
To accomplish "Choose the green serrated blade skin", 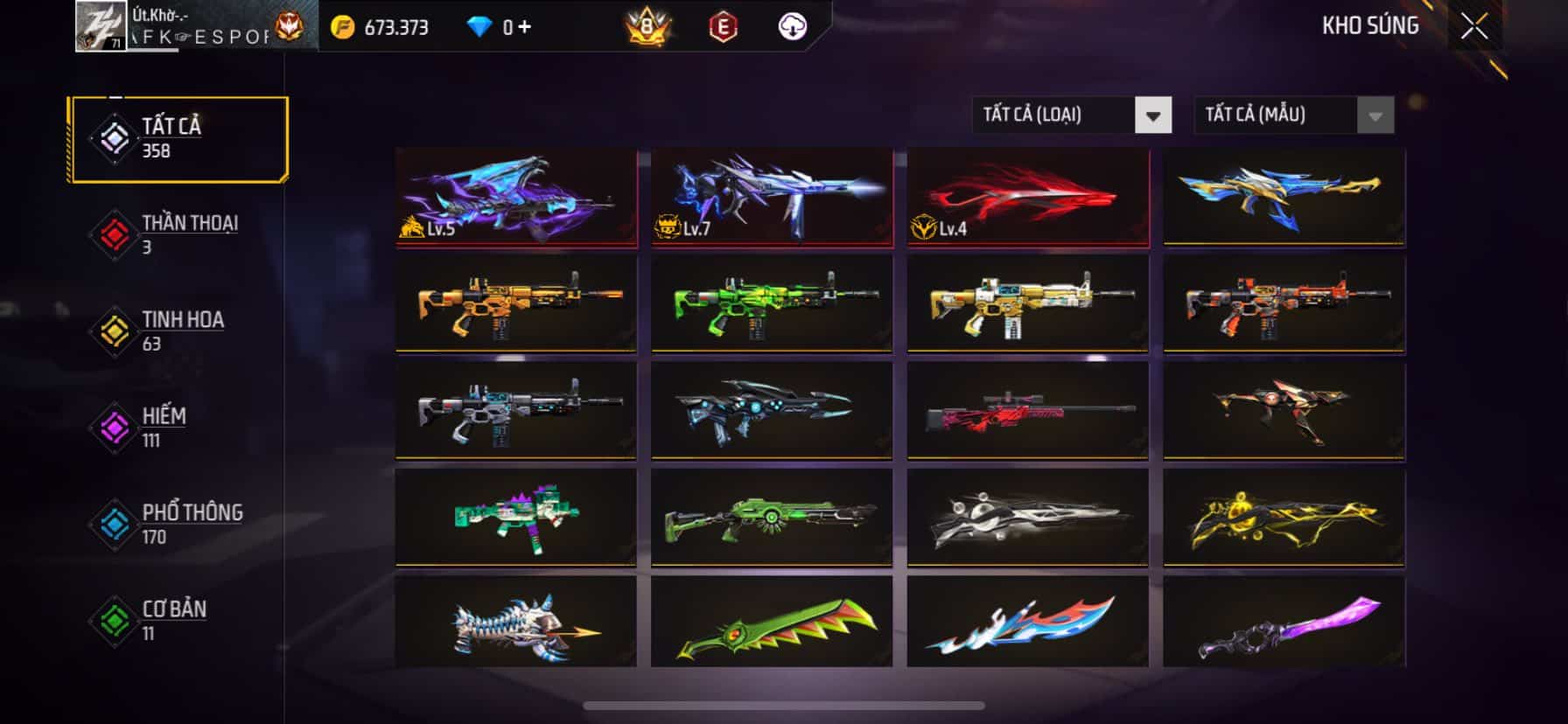I will (772, 622).
